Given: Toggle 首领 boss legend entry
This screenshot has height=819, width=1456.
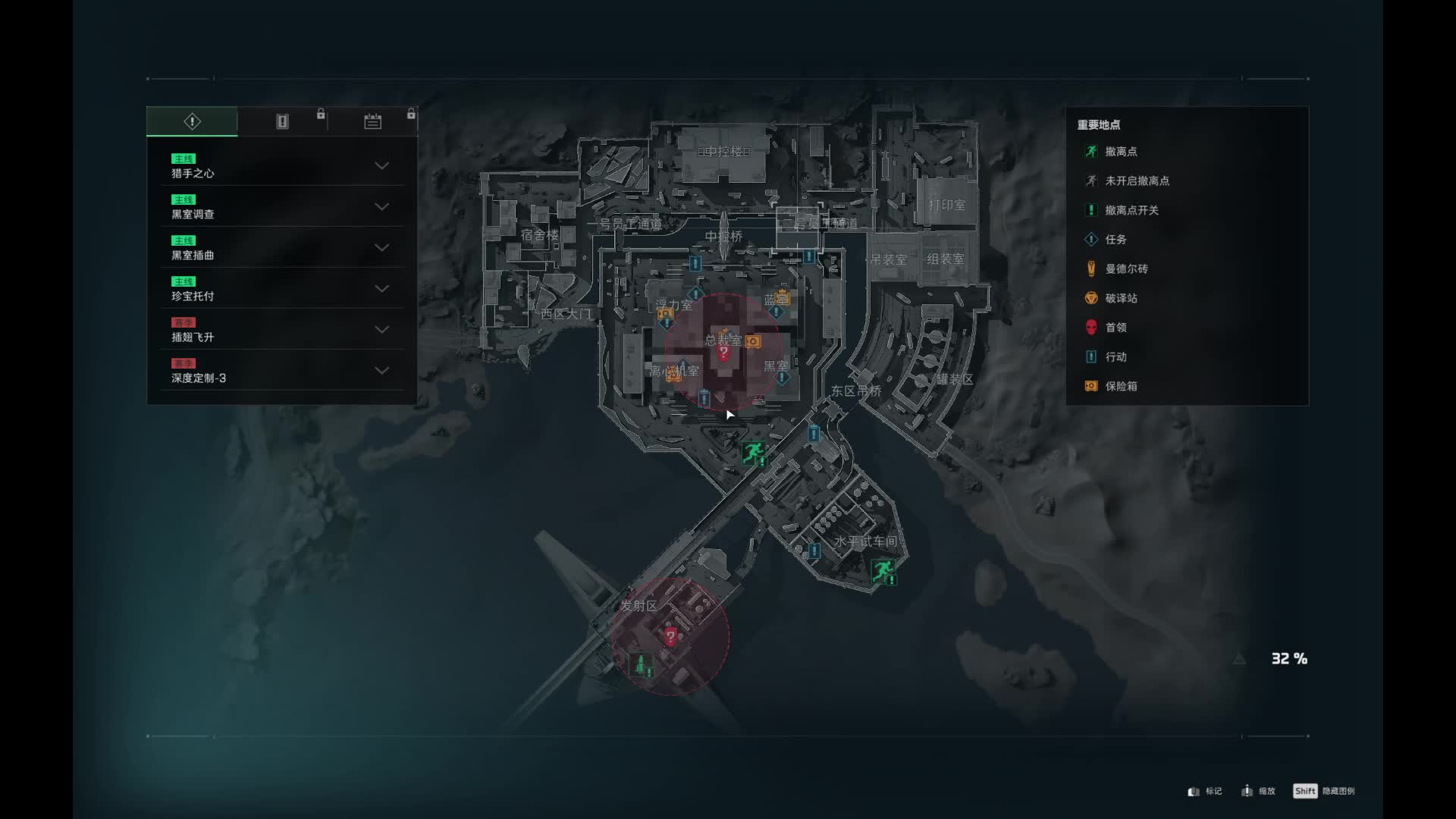Looking at the screenshot, I should tap(1115, 328).
